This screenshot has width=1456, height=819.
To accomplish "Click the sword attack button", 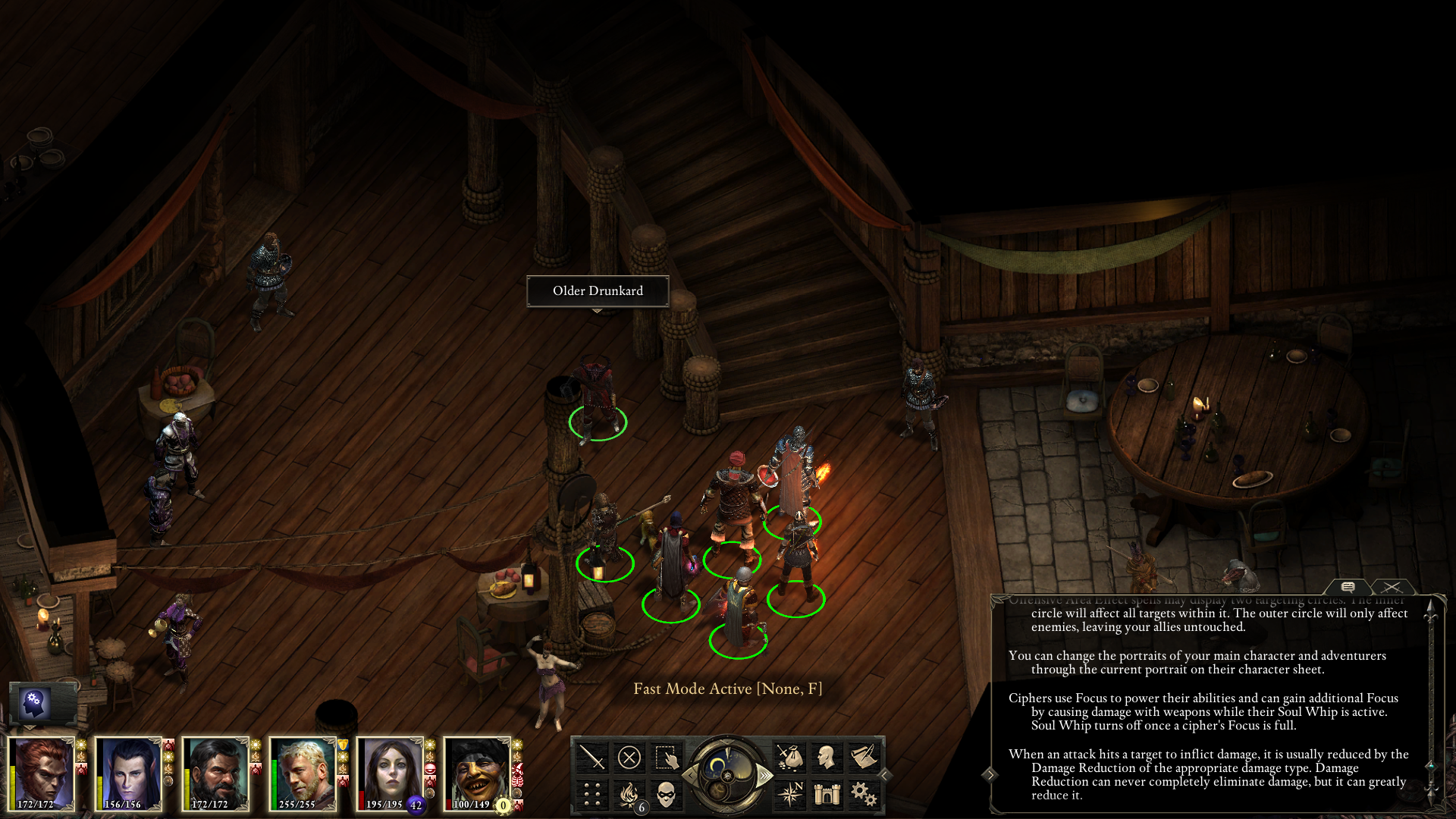I will pos(591,757).
